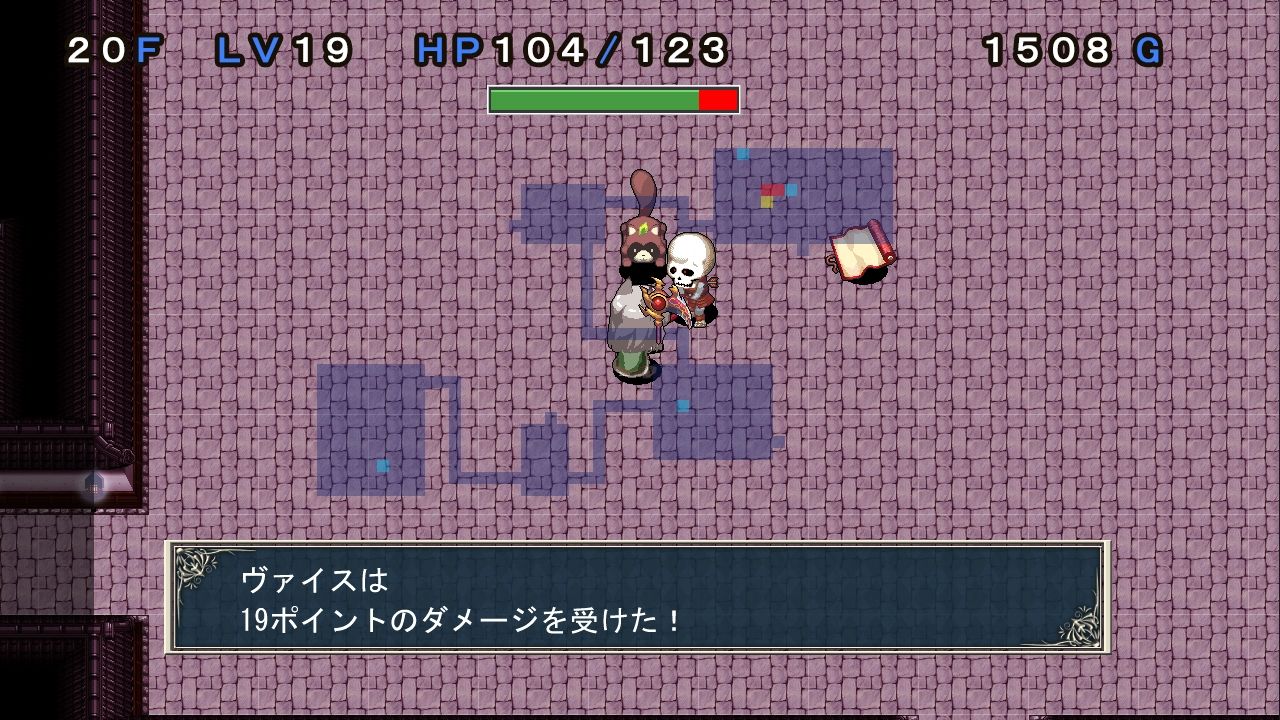
Task: Click the cyan marker in the lower minimap room
Action: tap(380, 464)
